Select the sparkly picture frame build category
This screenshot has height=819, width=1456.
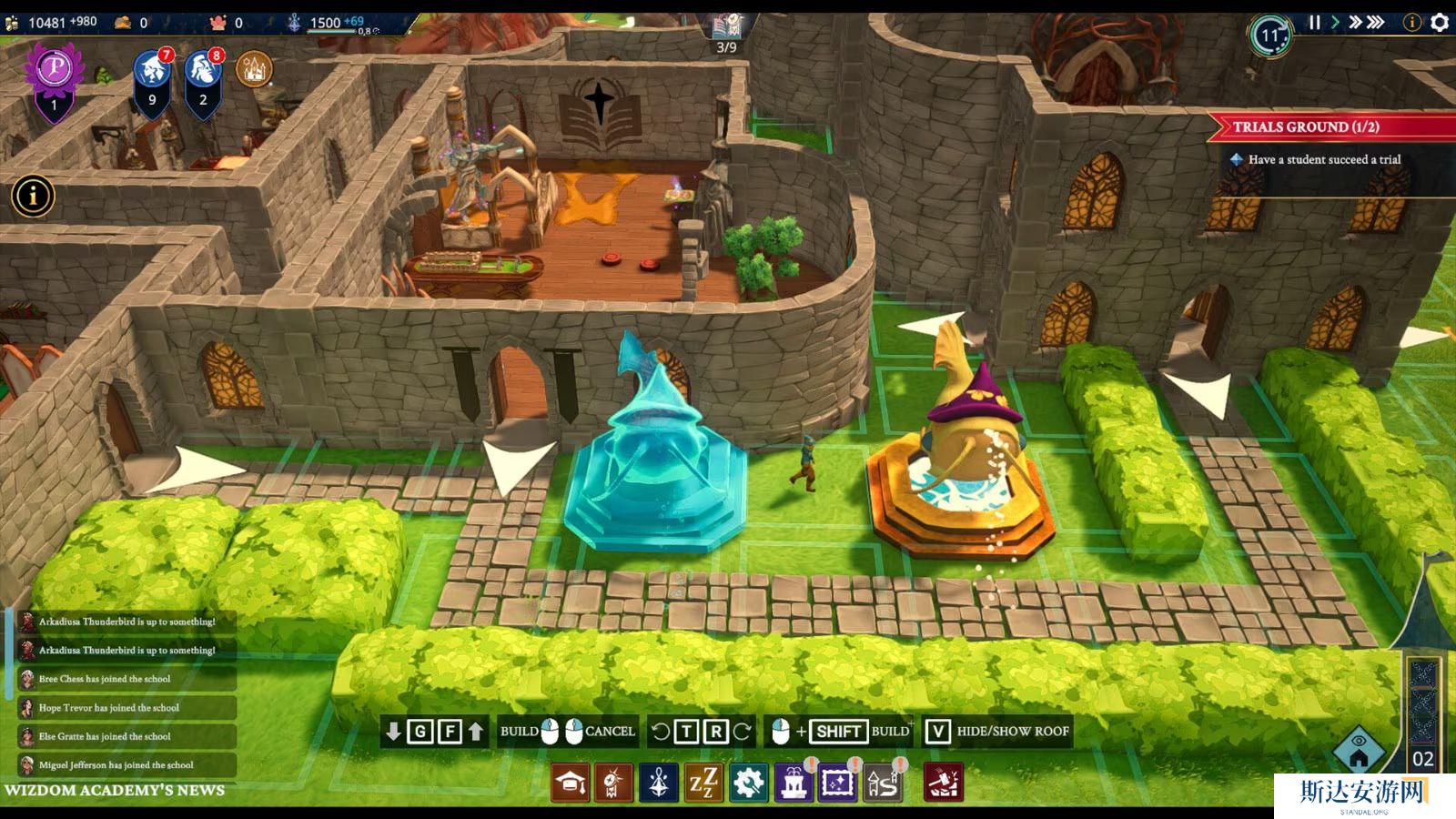click(837, 783)
